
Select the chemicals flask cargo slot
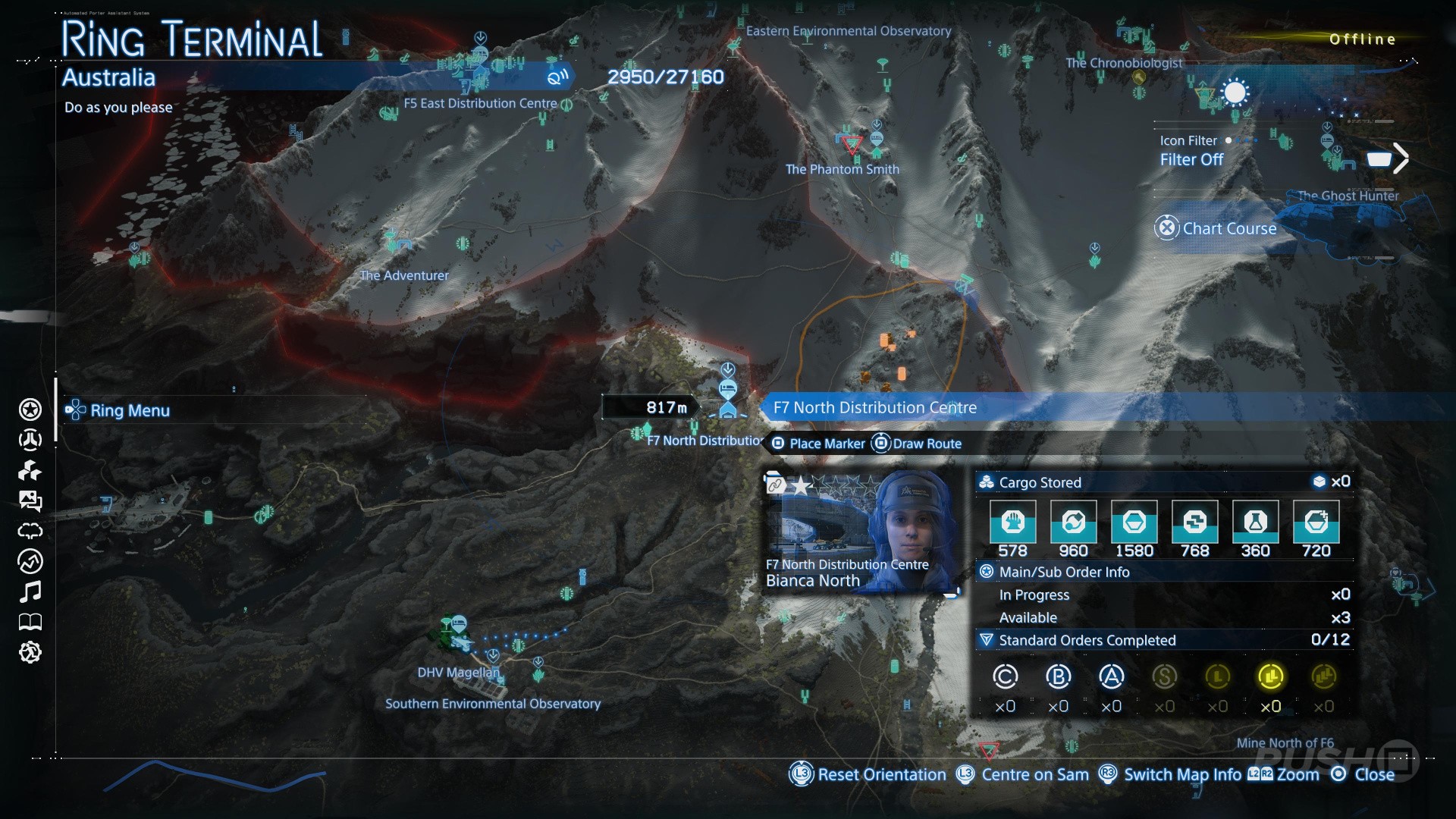1255,522
